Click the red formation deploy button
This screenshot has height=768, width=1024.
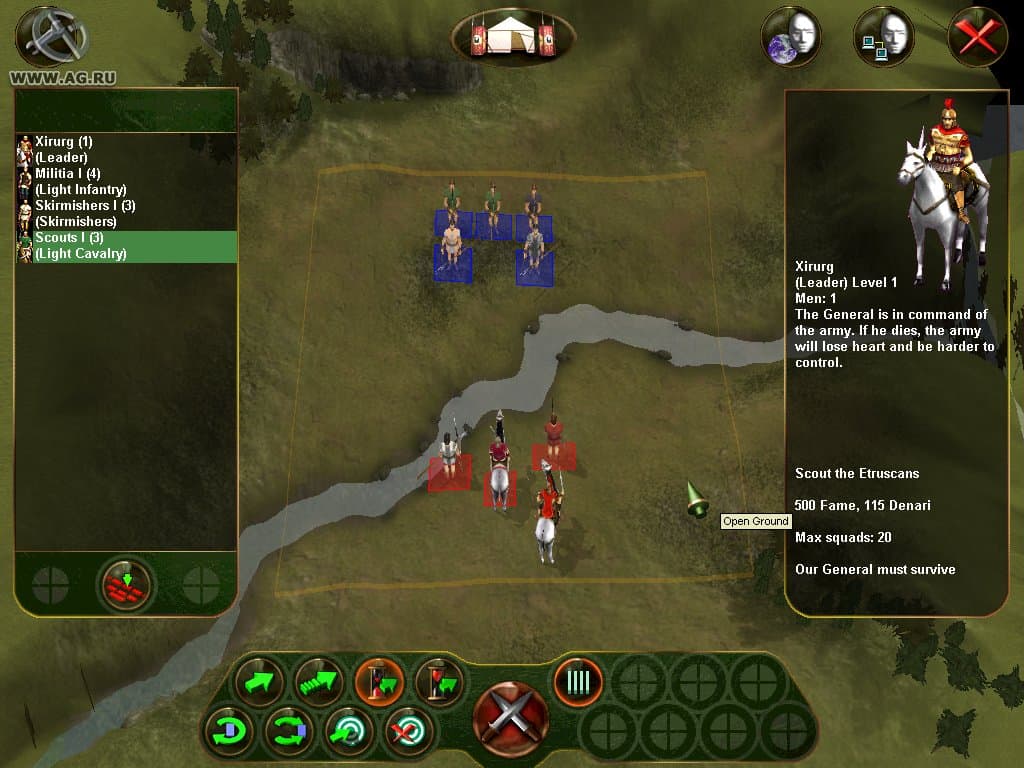click(126, 584)
